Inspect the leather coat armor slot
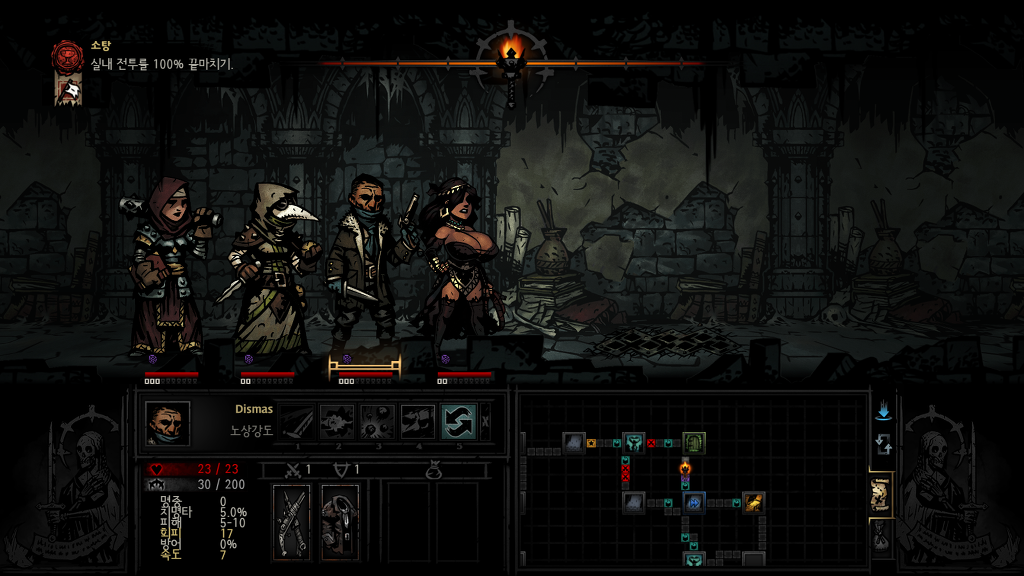This screenshot has height=576, width=1024. pyautogui.click(x=340, y=521)
